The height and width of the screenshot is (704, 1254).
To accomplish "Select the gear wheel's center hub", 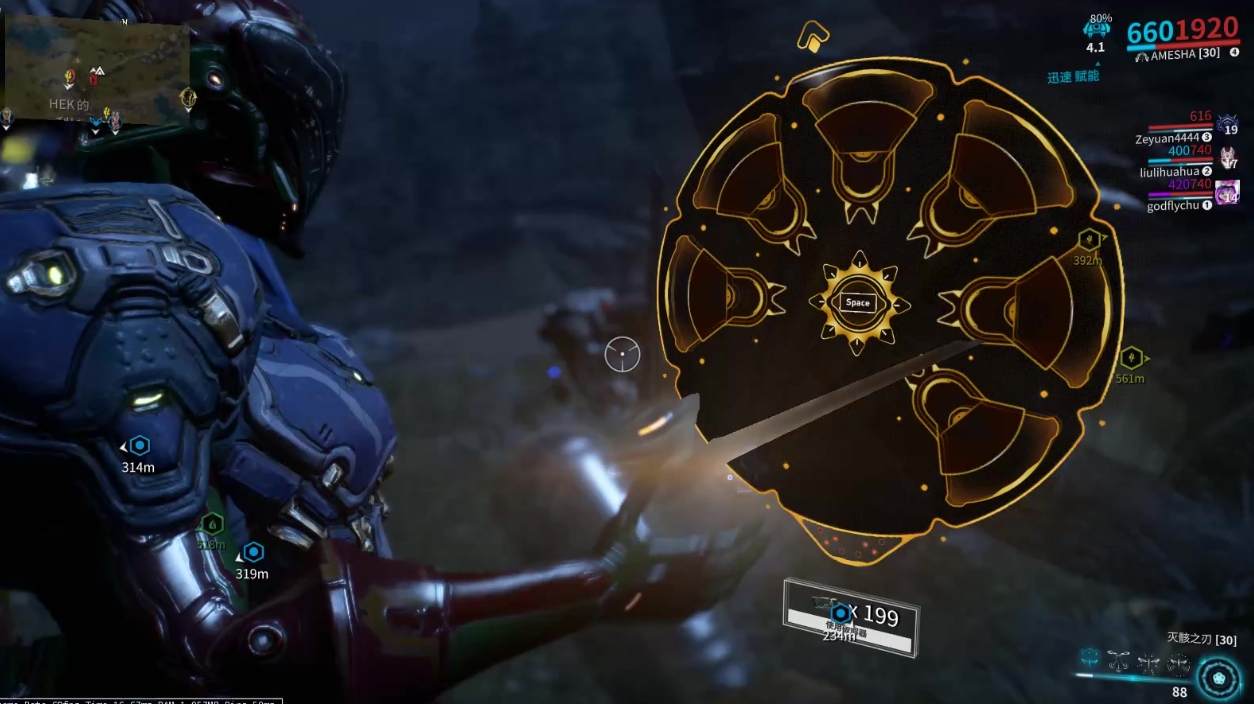I will point(858,303).
